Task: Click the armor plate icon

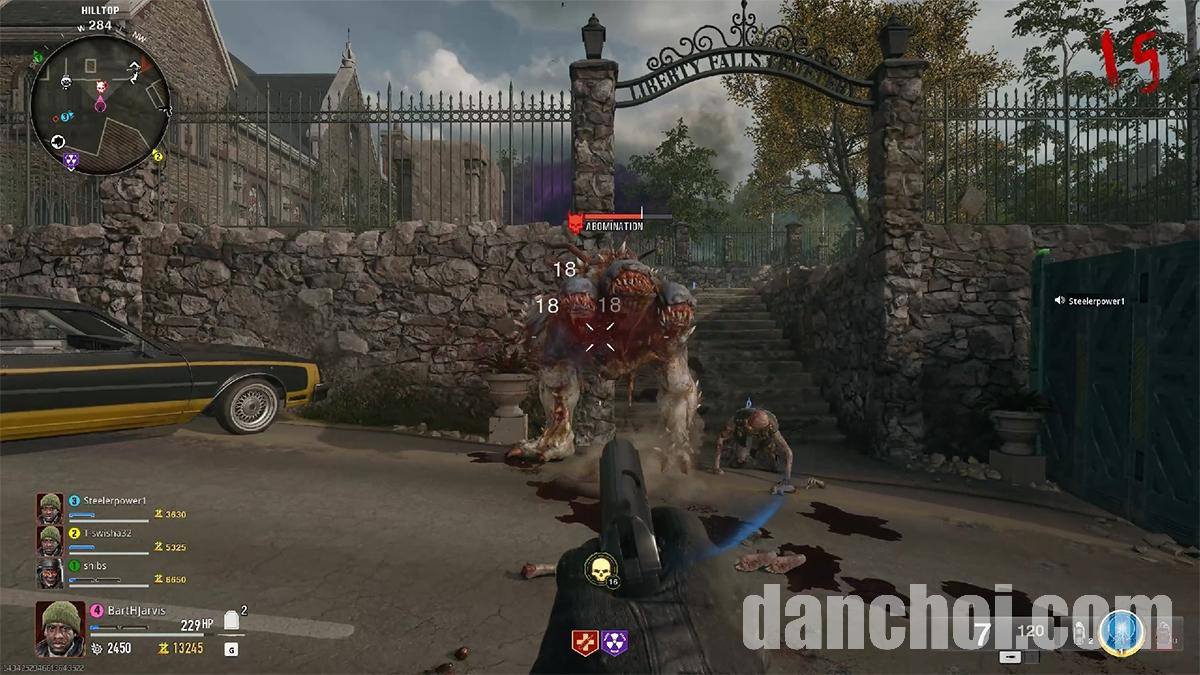Action: click(231, 621)
